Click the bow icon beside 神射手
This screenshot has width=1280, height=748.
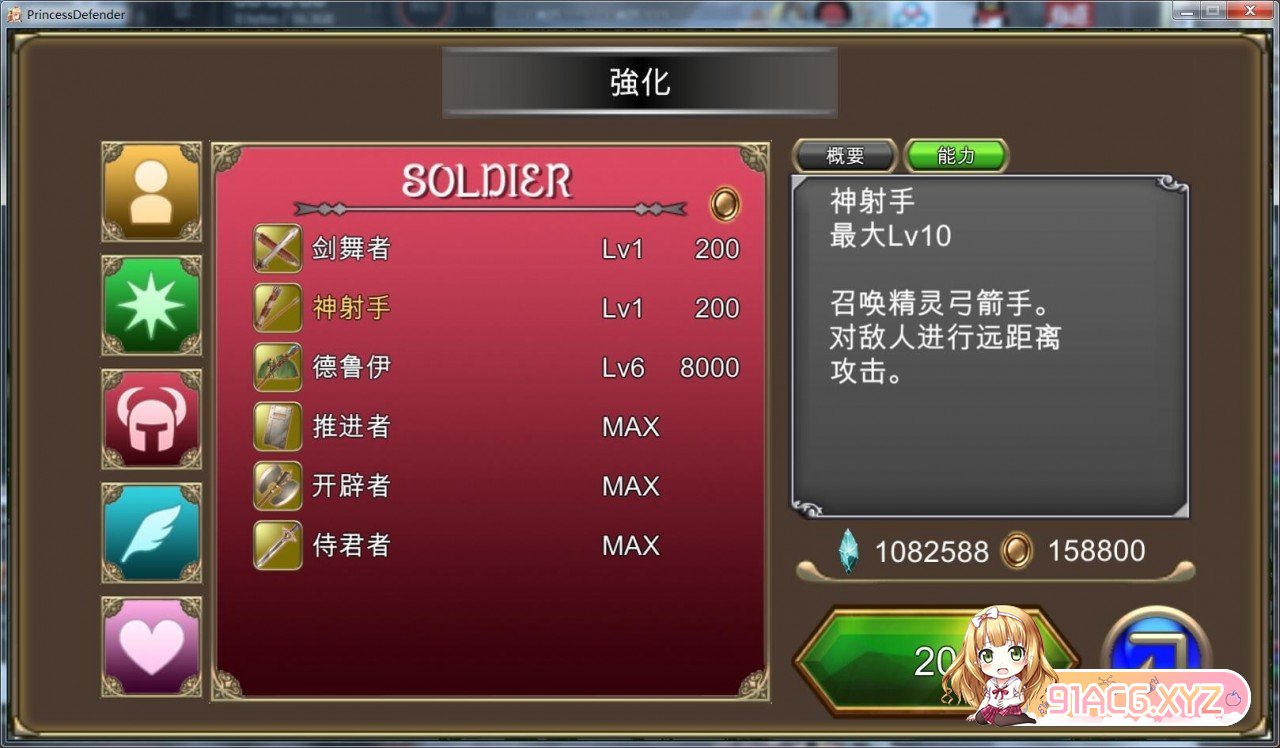point(277,308)
